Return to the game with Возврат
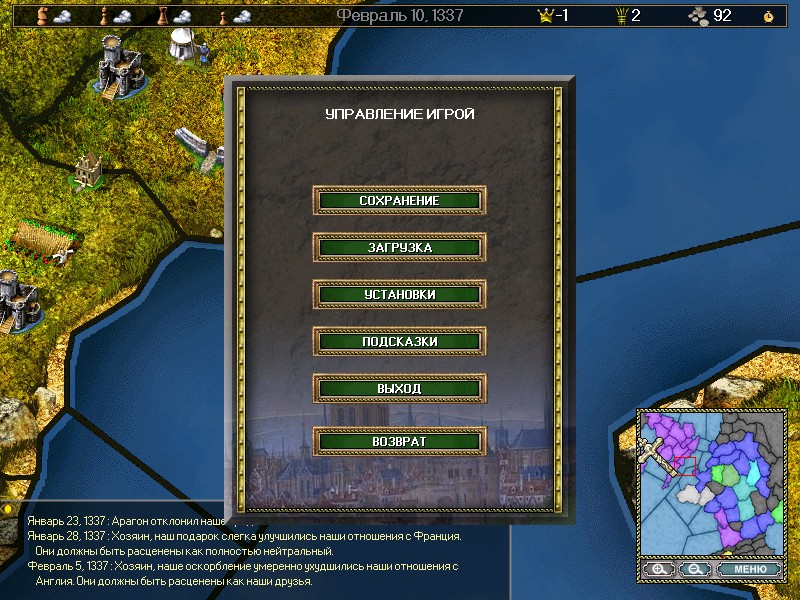The image size is (800, 600). pos(399,440)
